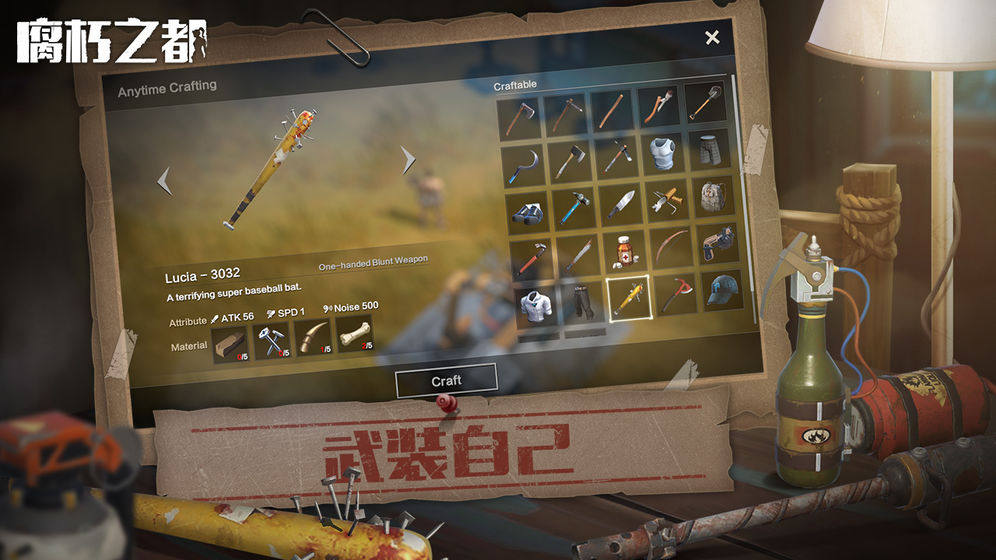The height and width of the screenshot is (560, 996).
Task: Select the highlighted spiked bat slot
Action: (630, 297)
